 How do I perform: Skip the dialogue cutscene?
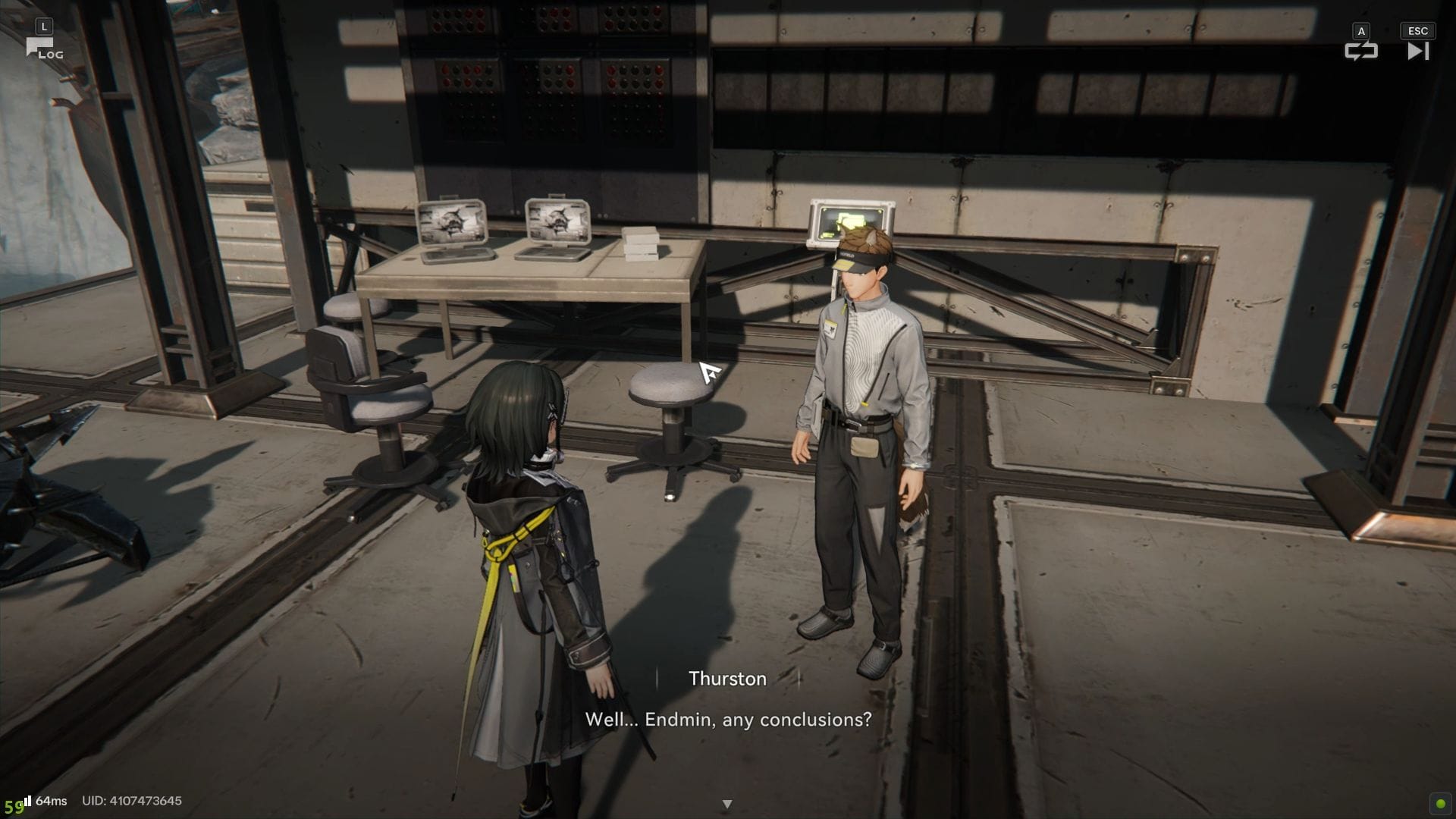click(1417, 51)
